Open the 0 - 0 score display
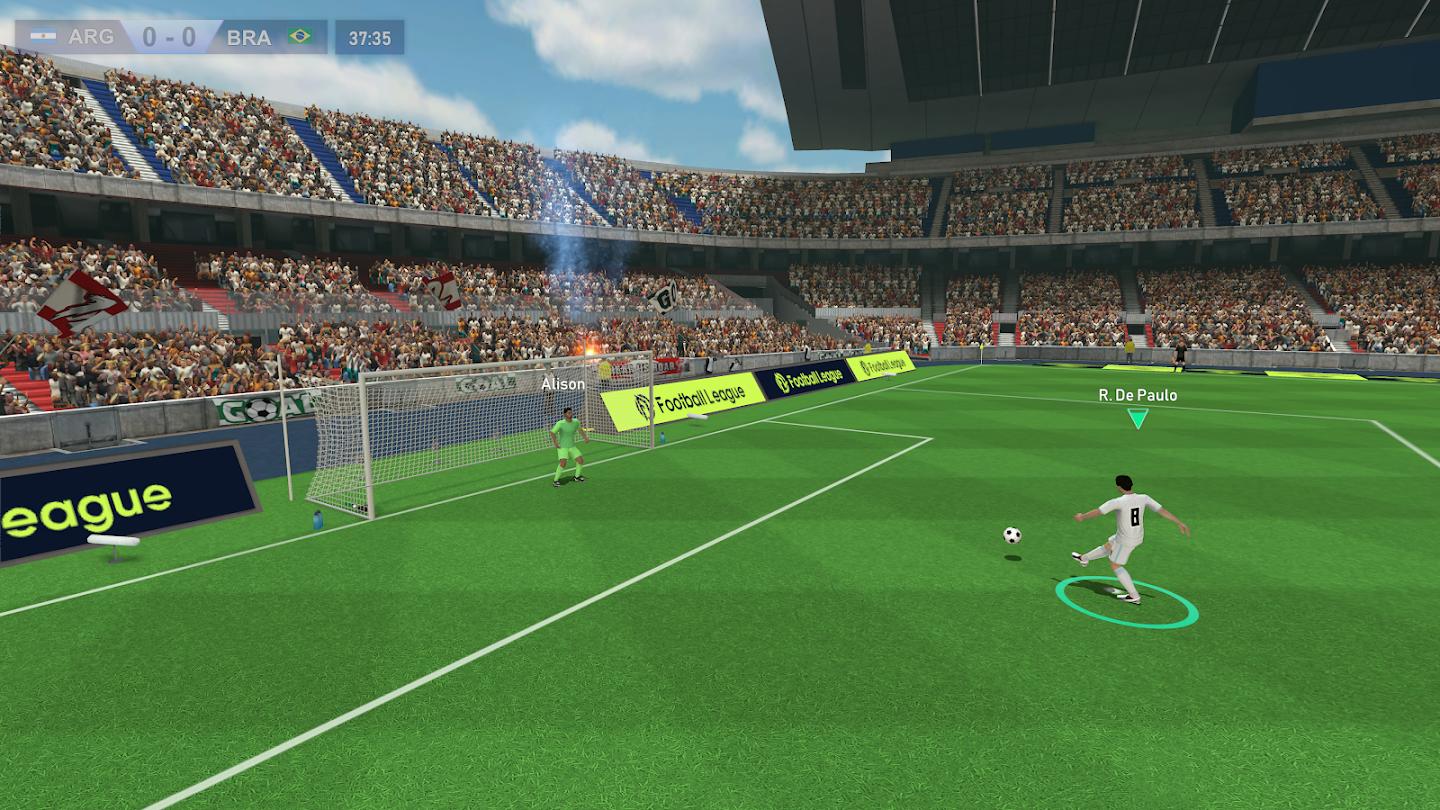 pyautogui.click(x=170, y=37)
